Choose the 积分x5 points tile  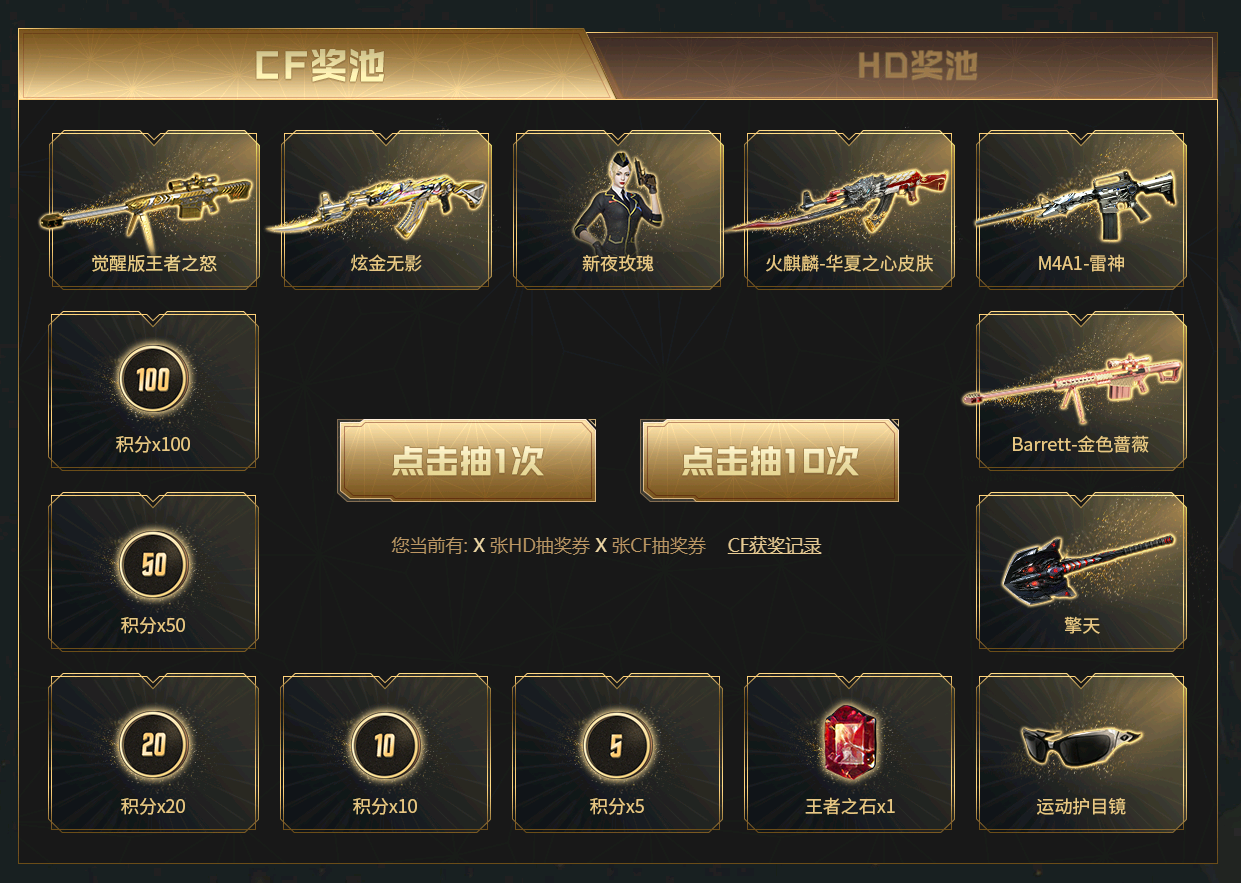tap(618, 753)
